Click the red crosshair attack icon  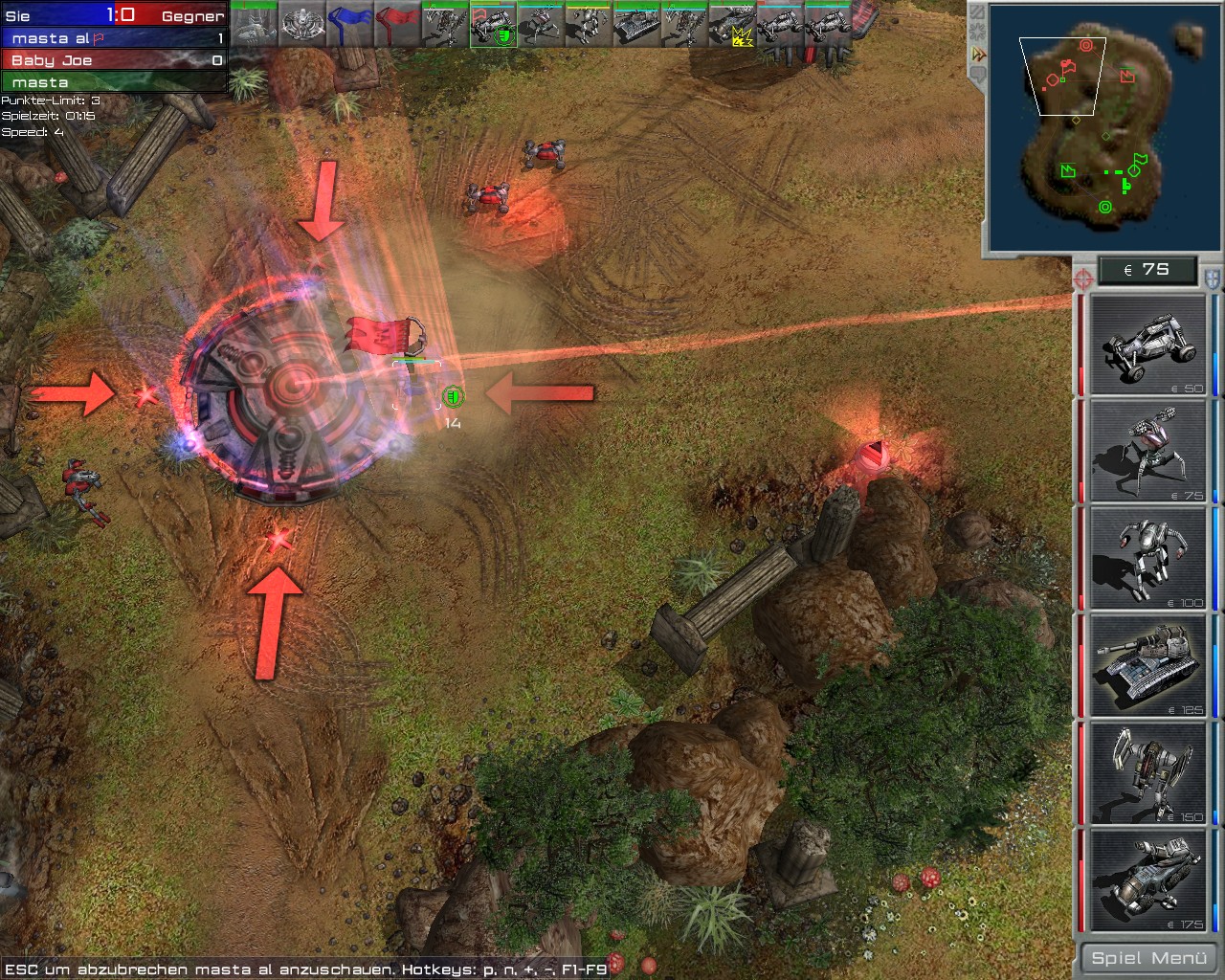pos(1083,278)
